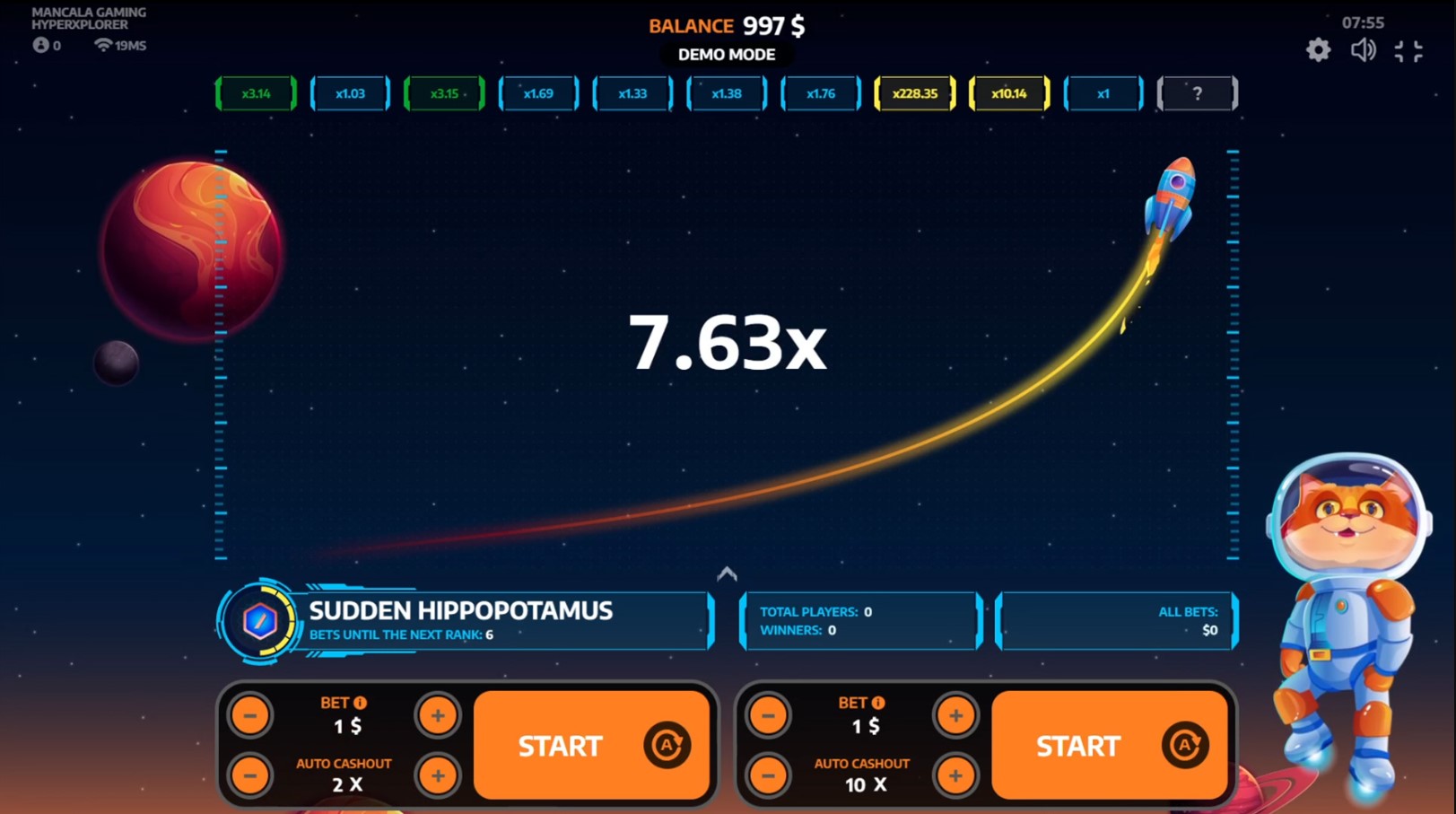The height and width of the screenshot is (814, 1456).
Task: Decrease the bet in the 2 X cashout panel
Action: click(250, 716)
